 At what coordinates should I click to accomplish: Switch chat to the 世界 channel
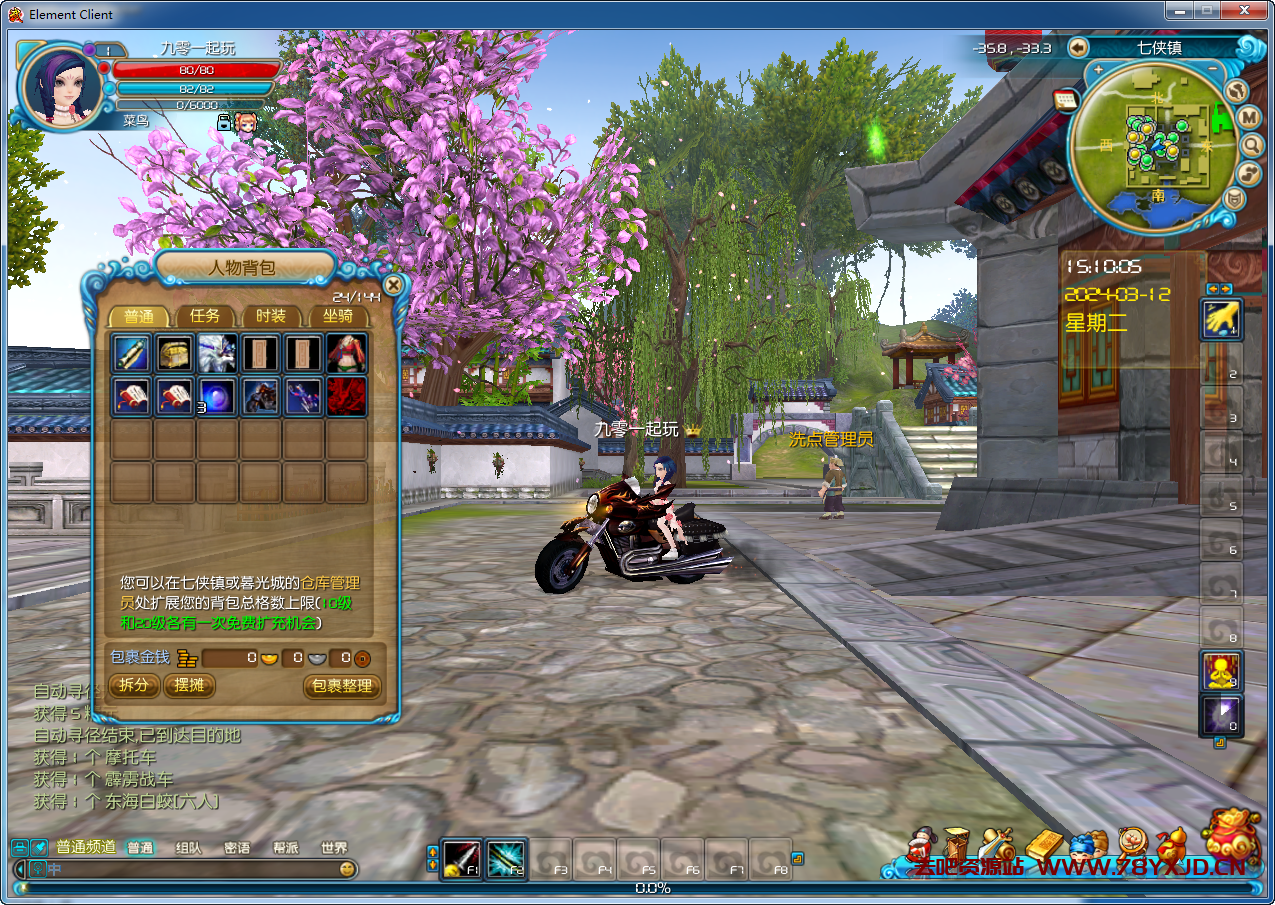pyautogui.click(x=334, y=847)
